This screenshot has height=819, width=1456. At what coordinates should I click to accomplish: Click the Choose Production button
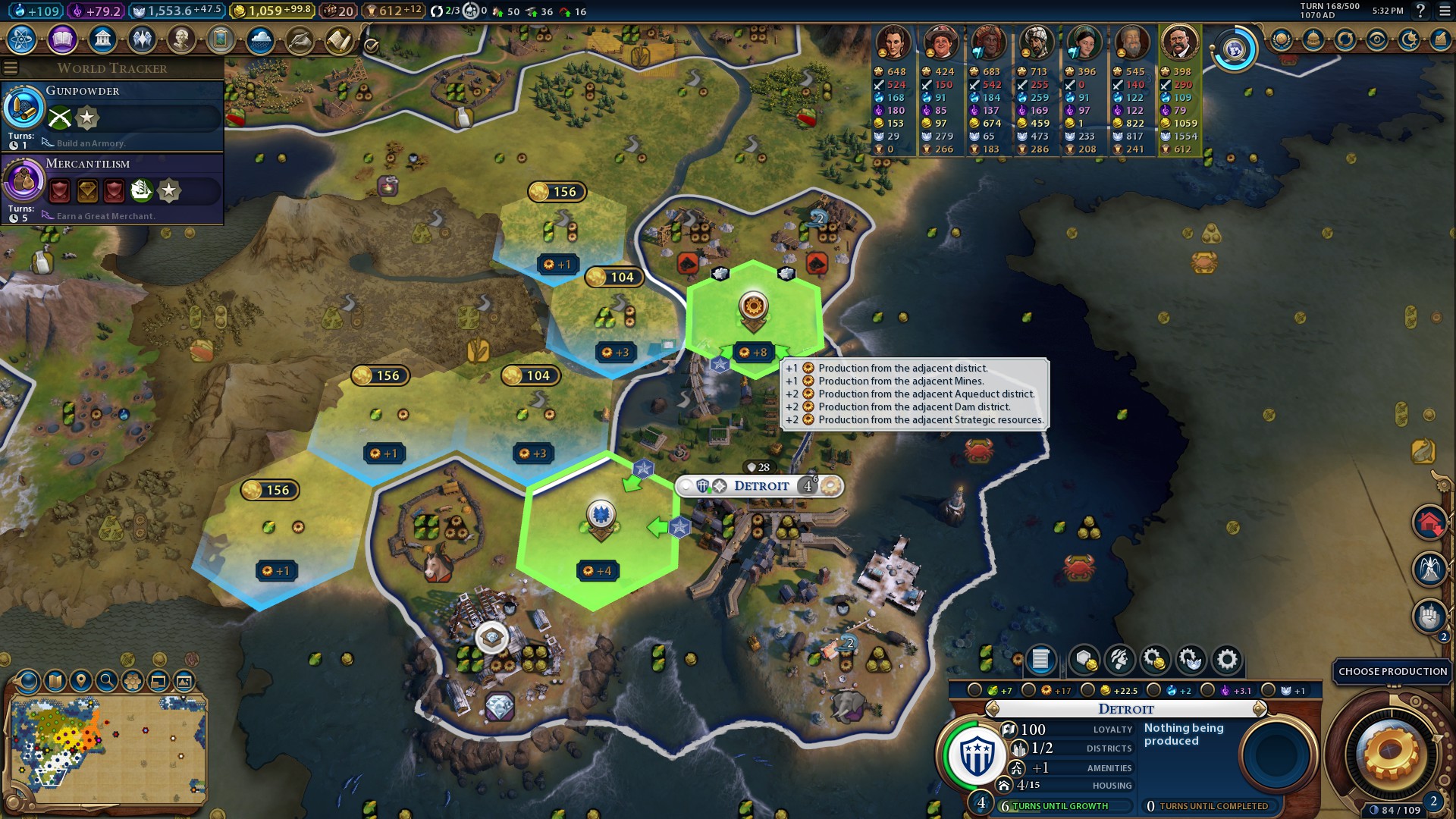[x=1392, y=672]
